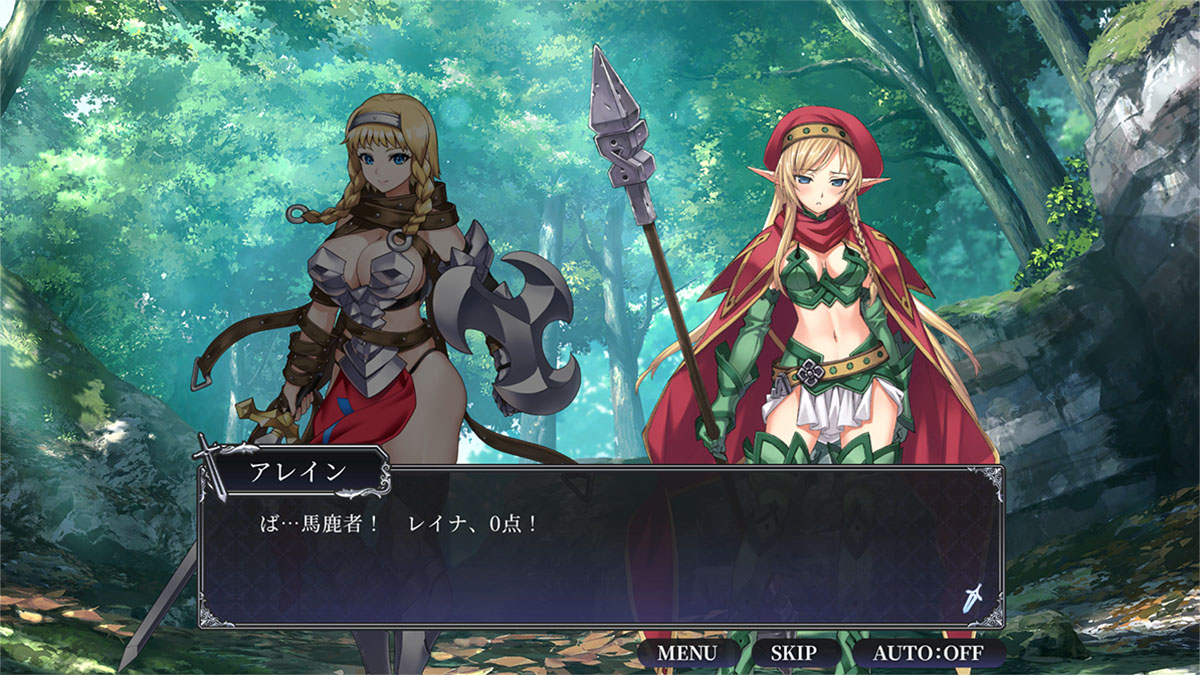Open the MENU button
1200x675 pixels.
coord(687,654)
